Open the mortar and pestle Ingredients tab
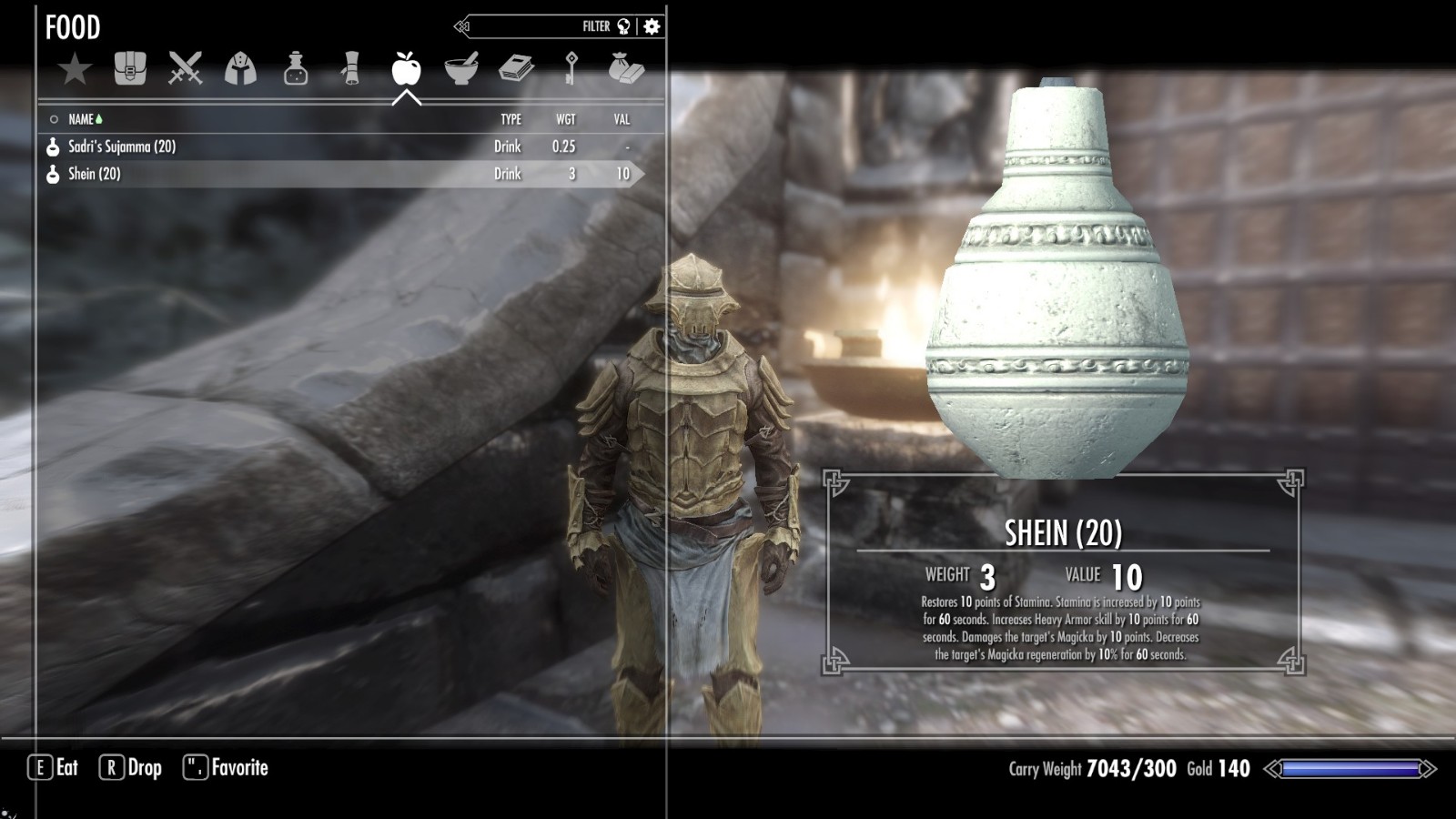Viewport: 1456px width, 819px height. (x=461, y=69)
